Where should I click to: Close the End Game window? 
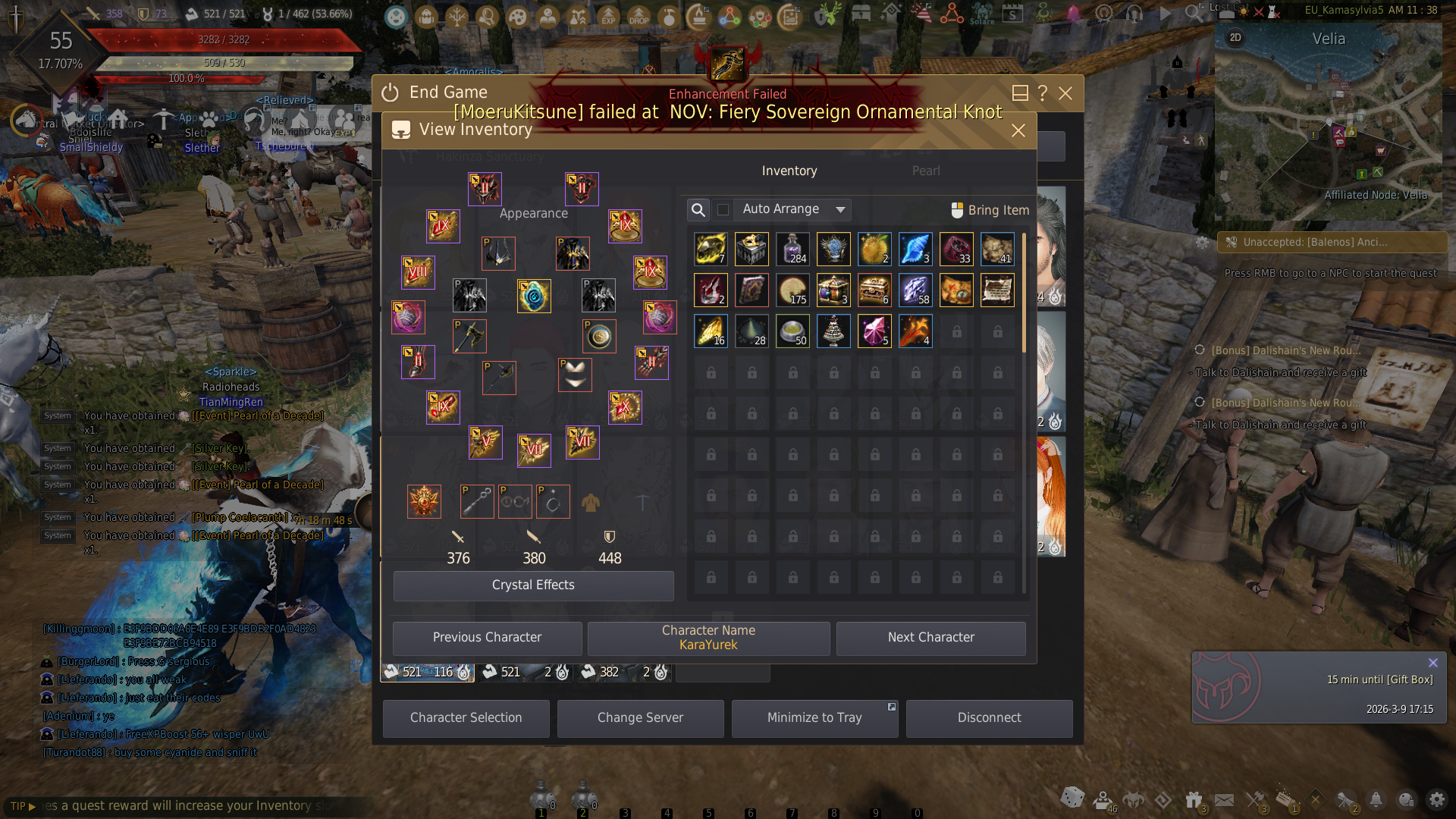(1065, 93)
